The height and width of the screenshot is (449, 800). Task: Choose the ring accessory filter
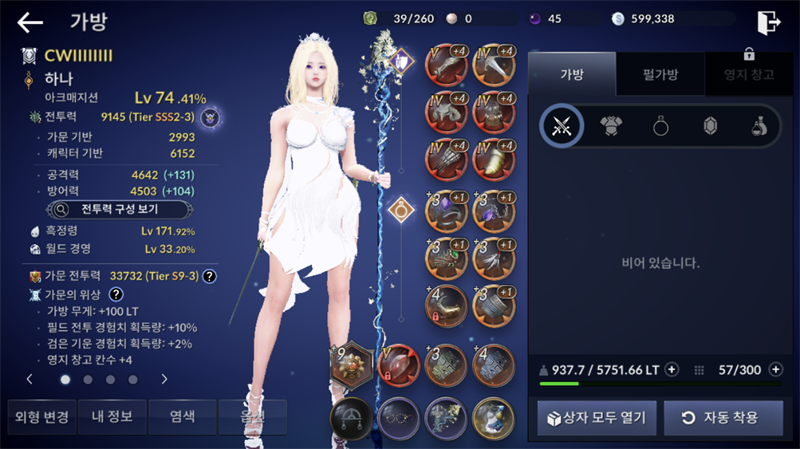tap(661, 125)
